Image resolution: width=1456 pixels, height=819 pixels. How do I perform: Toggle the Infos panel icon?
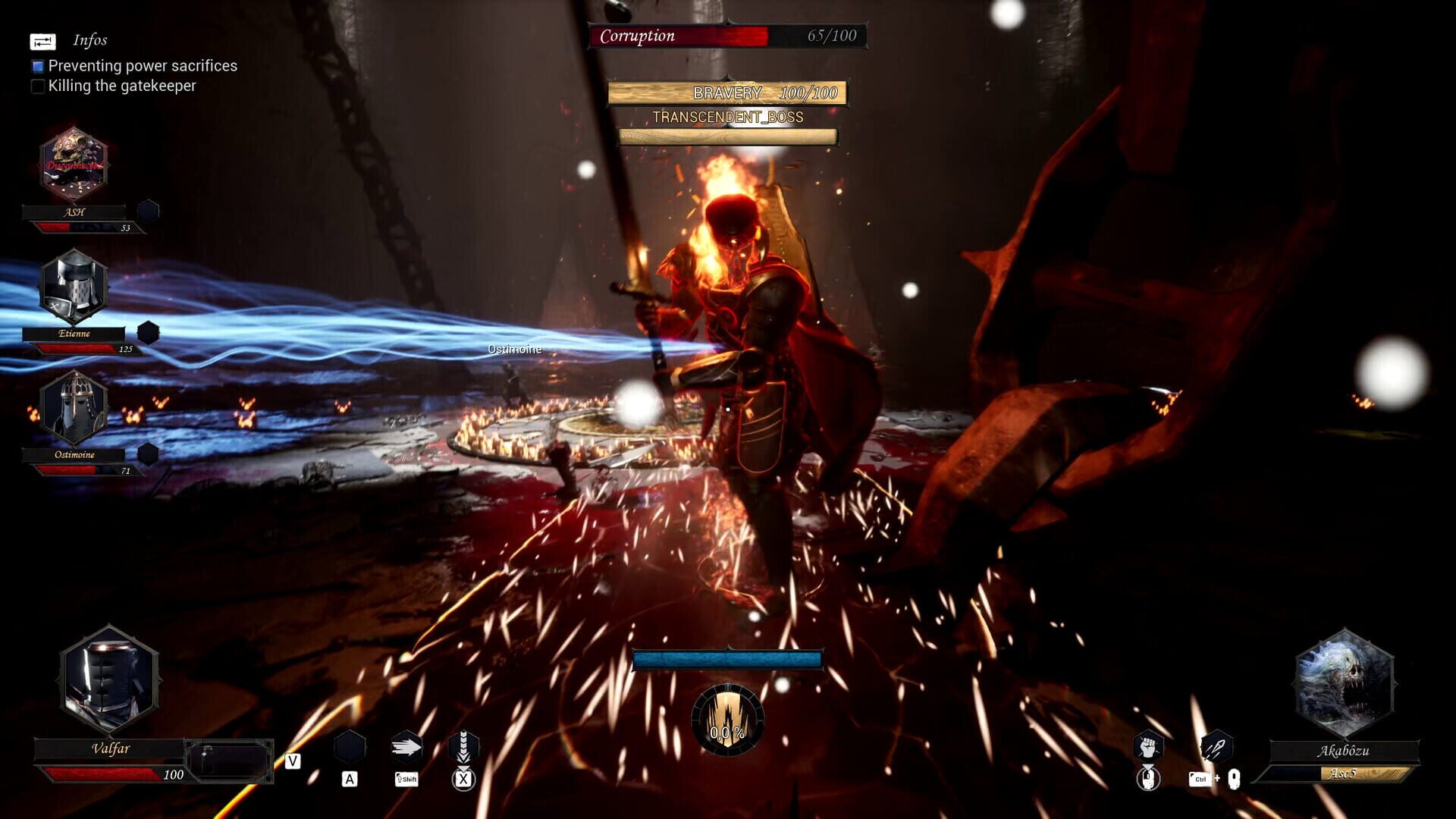42,42
